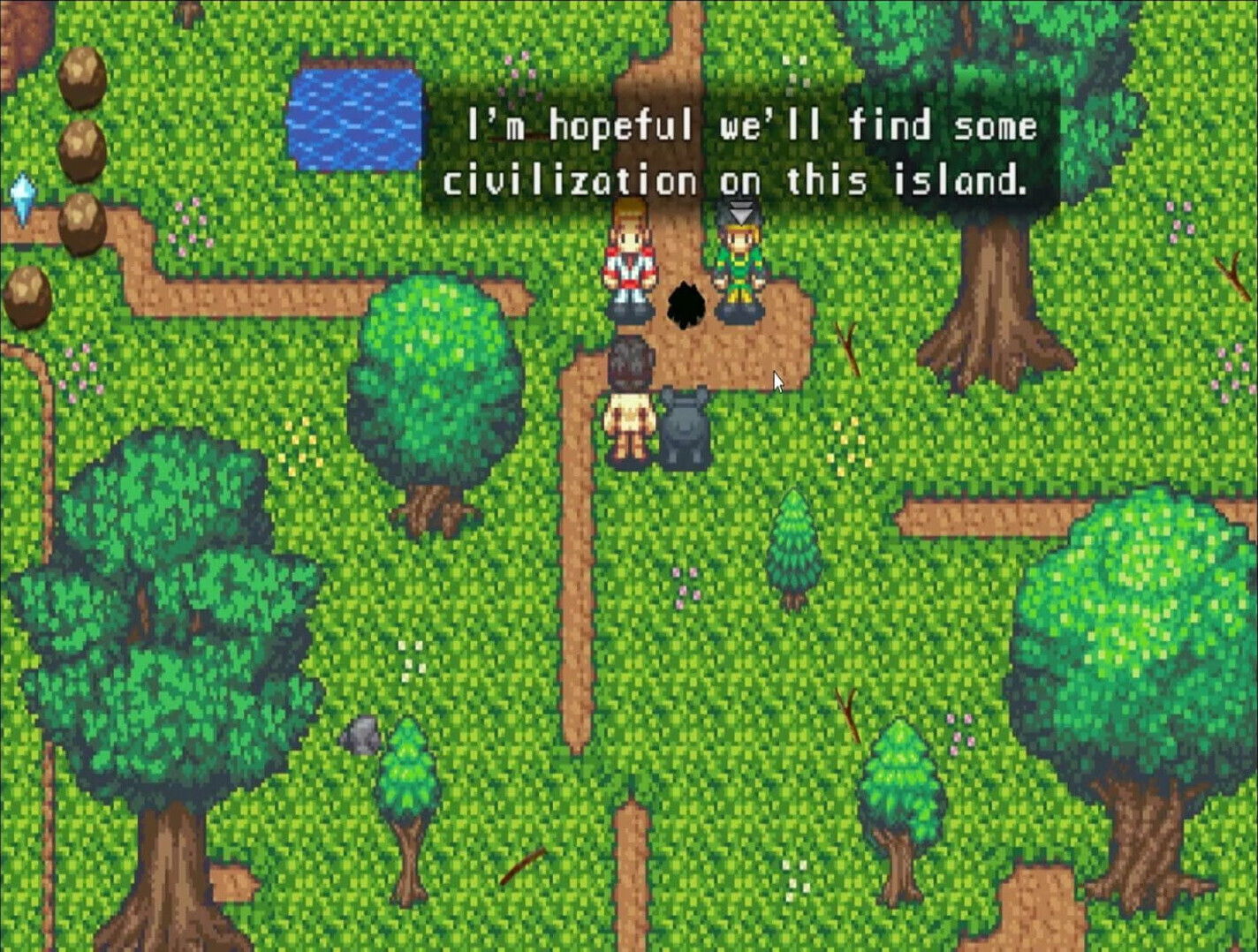Click the black shadow blob on the path
The width and height of the screenshot is (1258, 952).
tap(686, 305)
